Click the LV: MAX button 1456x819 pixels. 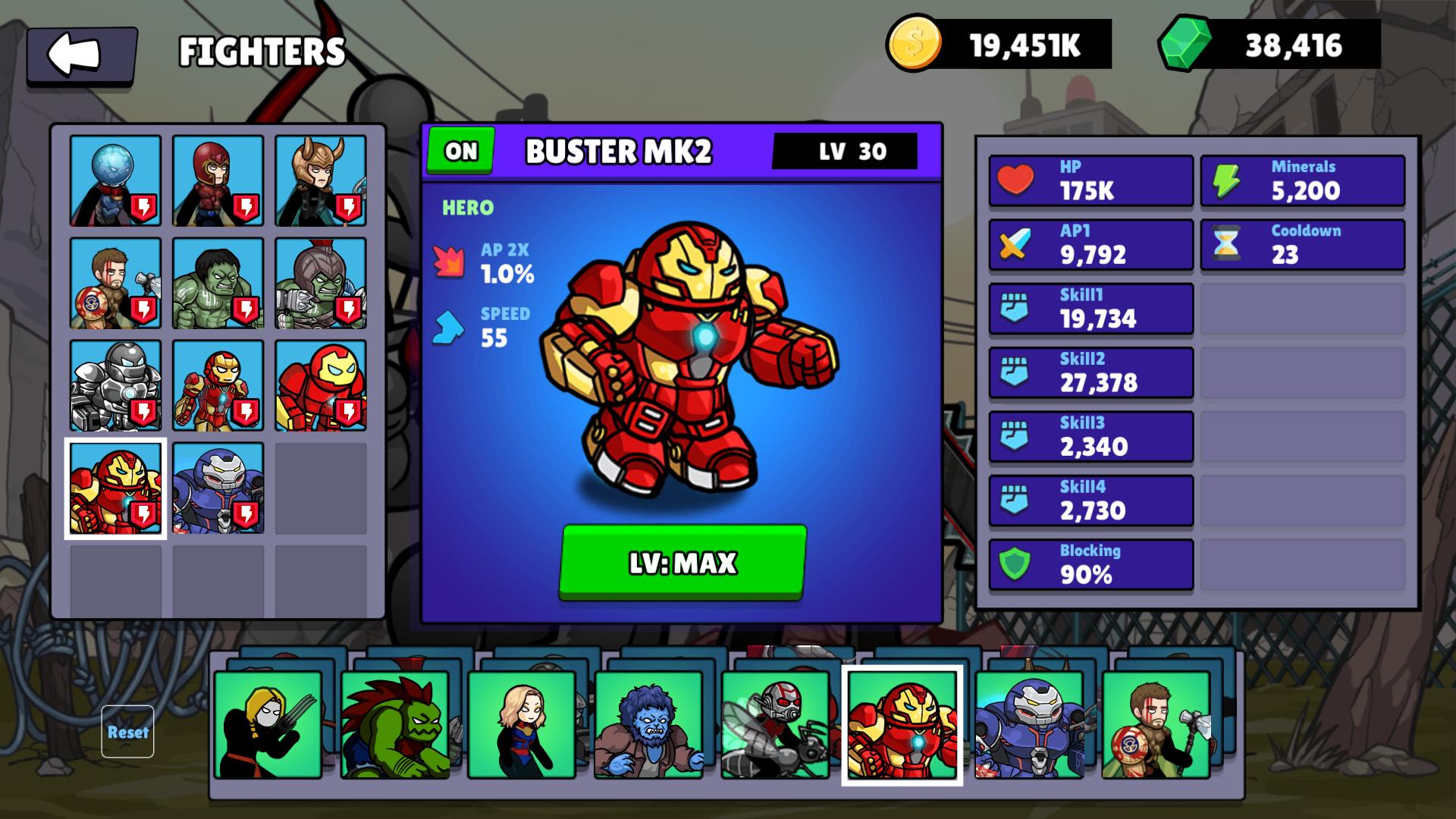click(682, 562)
